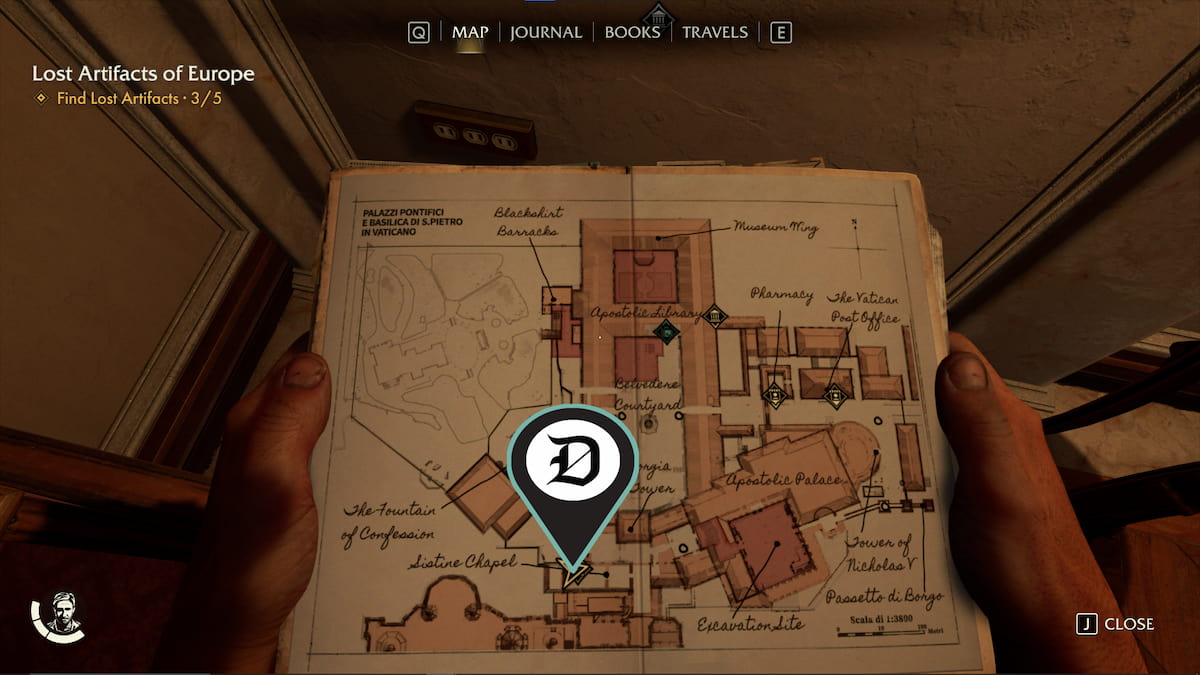This screenshot has height=675, width=1200.
Task: Select the museum building marker beside Apostolic Library
Action: (x=714, y=317)
